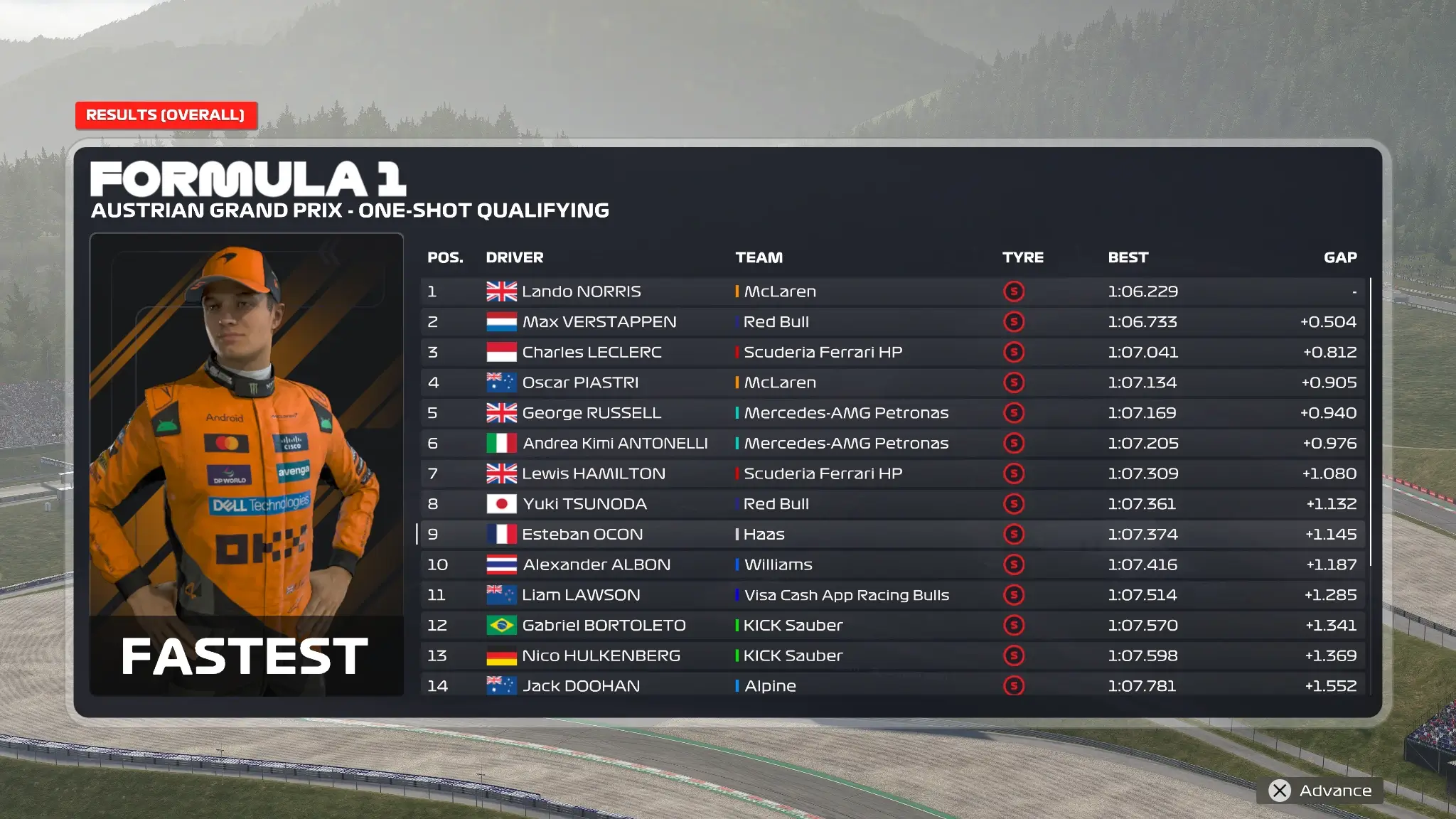Select Lando Norris's result row

[892, 291]
